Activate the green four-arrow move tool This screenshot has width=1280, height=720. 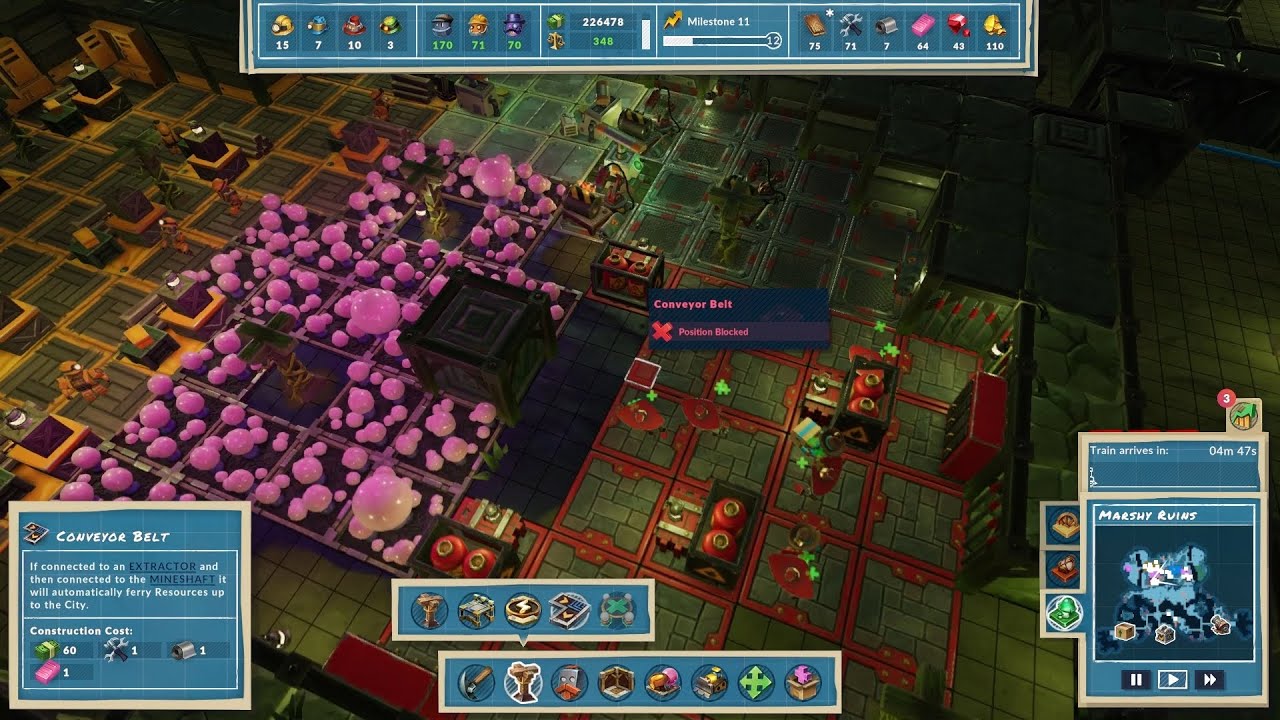(x=756, y=682)
